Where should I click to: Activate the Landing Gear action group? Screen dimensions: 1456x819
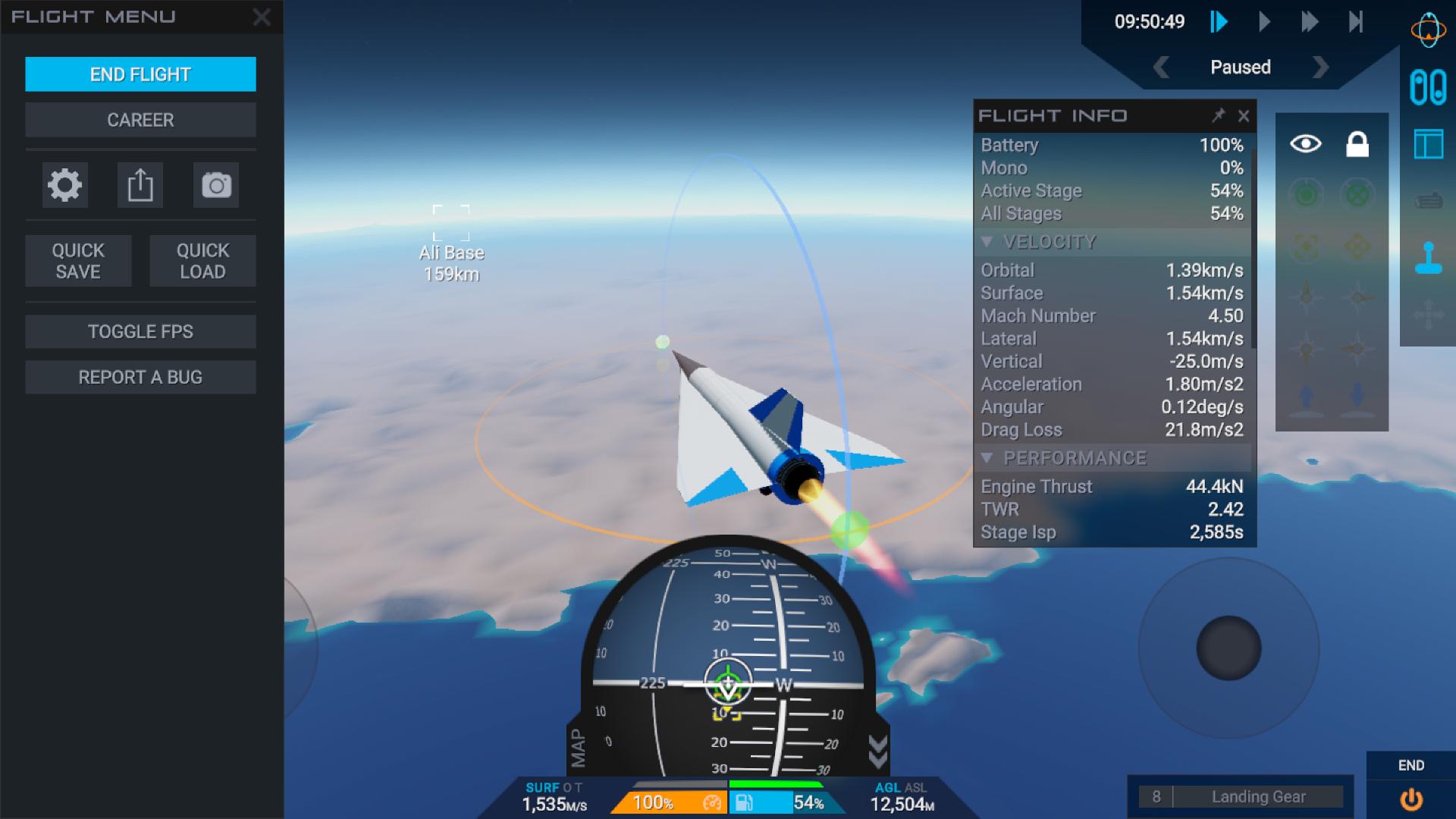point(1258,796)
